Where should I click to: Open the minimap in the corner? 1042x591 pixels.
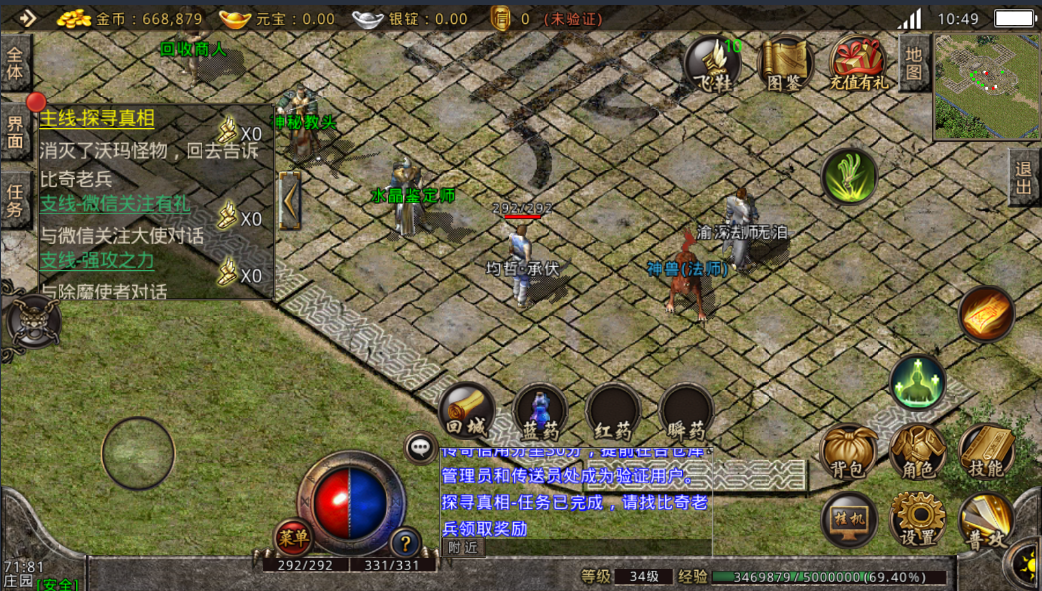click(986, 87)
